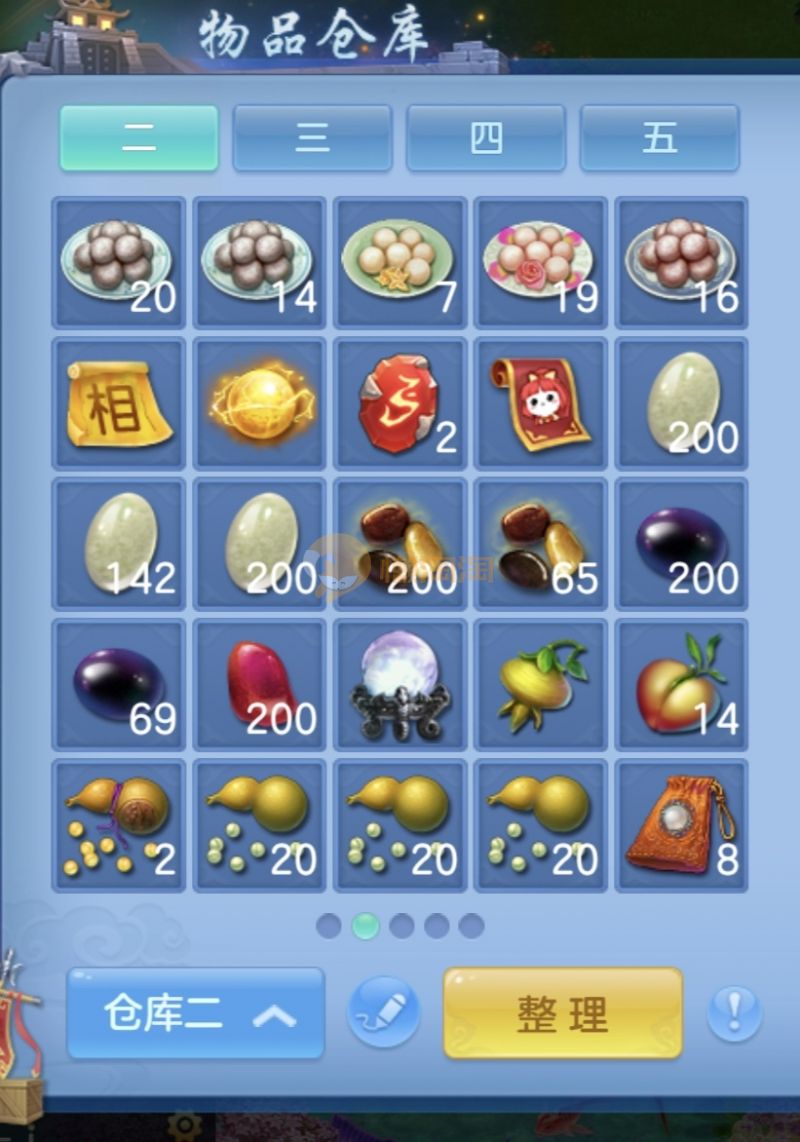Pick the glowing golden orb item
The image size is (800, 1142).
click(x=260, y=403)
